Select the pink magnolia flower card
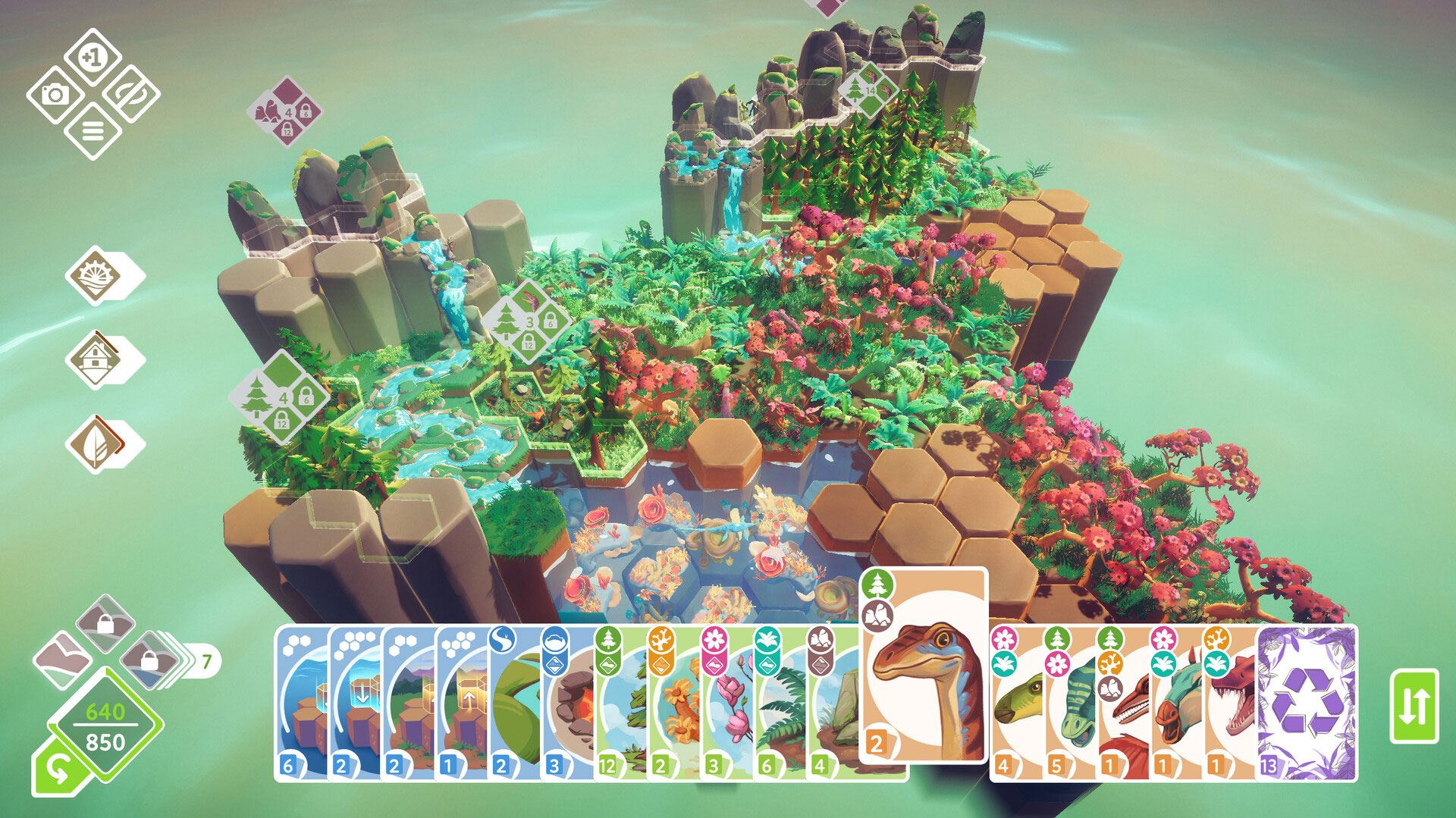This screenshot has width=1456, height=818. [x=726, y=703]
